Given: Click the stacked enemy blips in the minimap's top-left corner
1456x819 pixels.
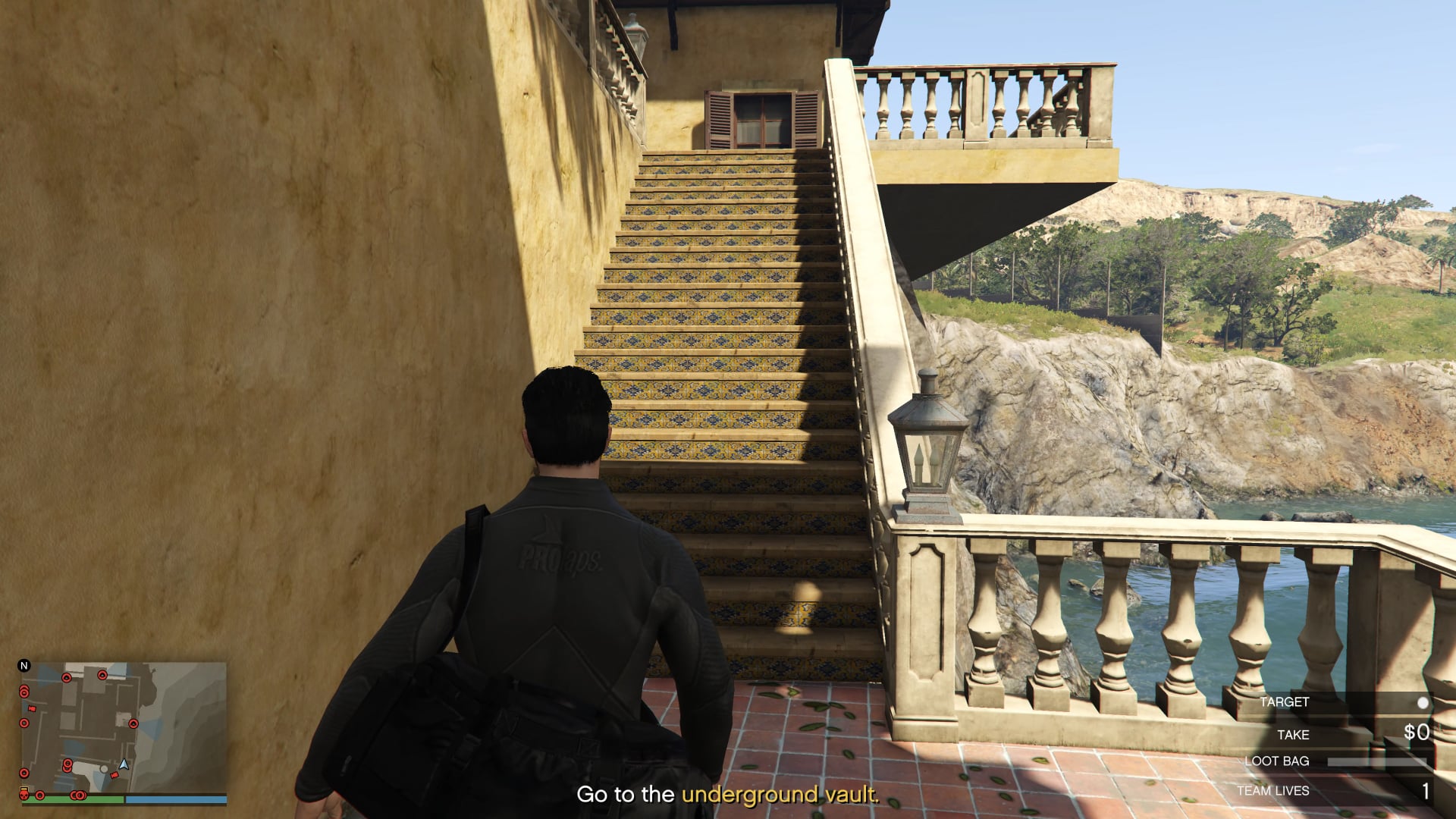Looking at the screenshot, I should [x=24, y=692].
